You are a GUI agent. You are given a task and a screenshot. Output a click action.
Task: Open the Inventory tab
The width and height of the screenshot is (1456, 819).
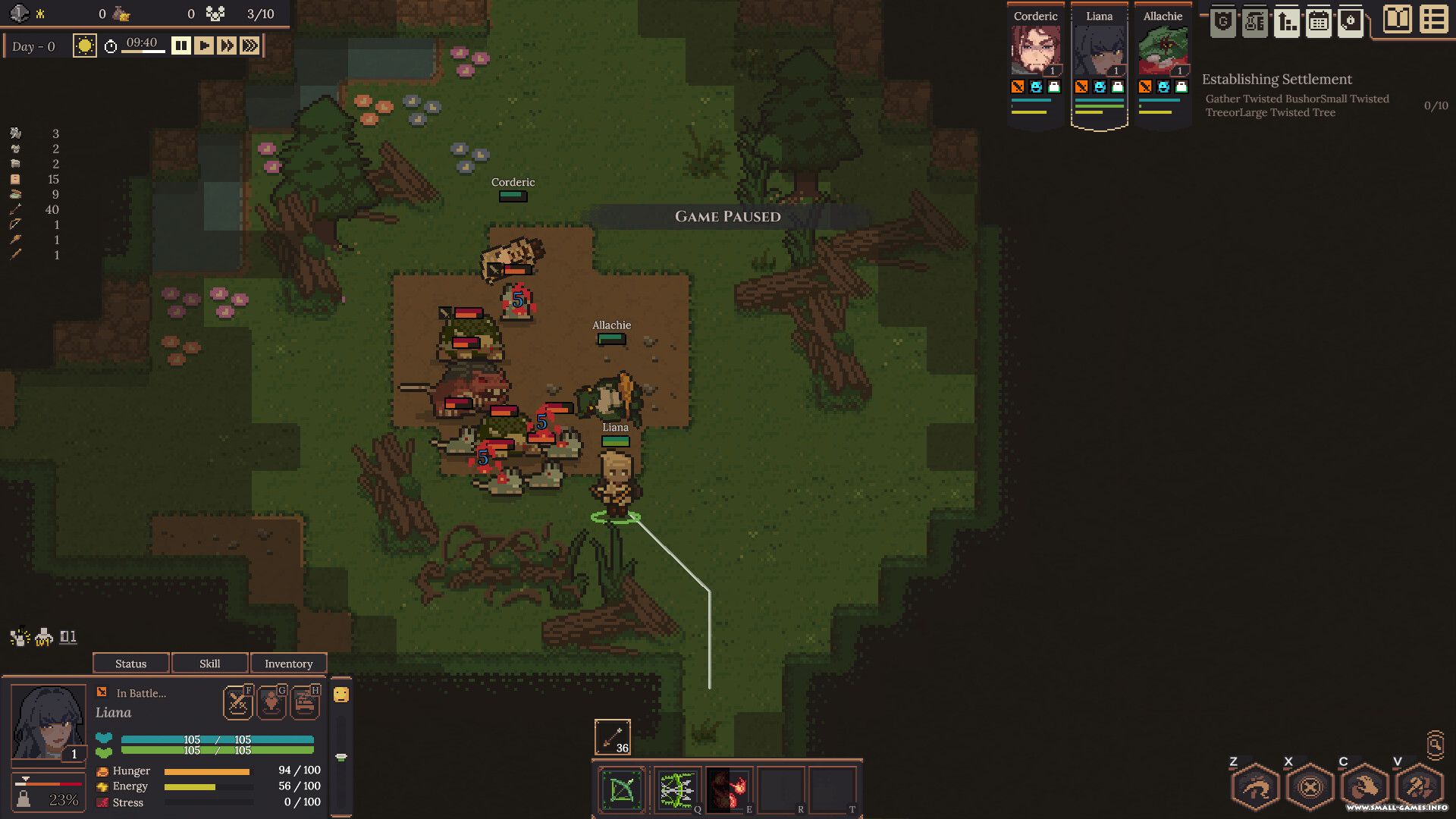click(x=288, y=664)
